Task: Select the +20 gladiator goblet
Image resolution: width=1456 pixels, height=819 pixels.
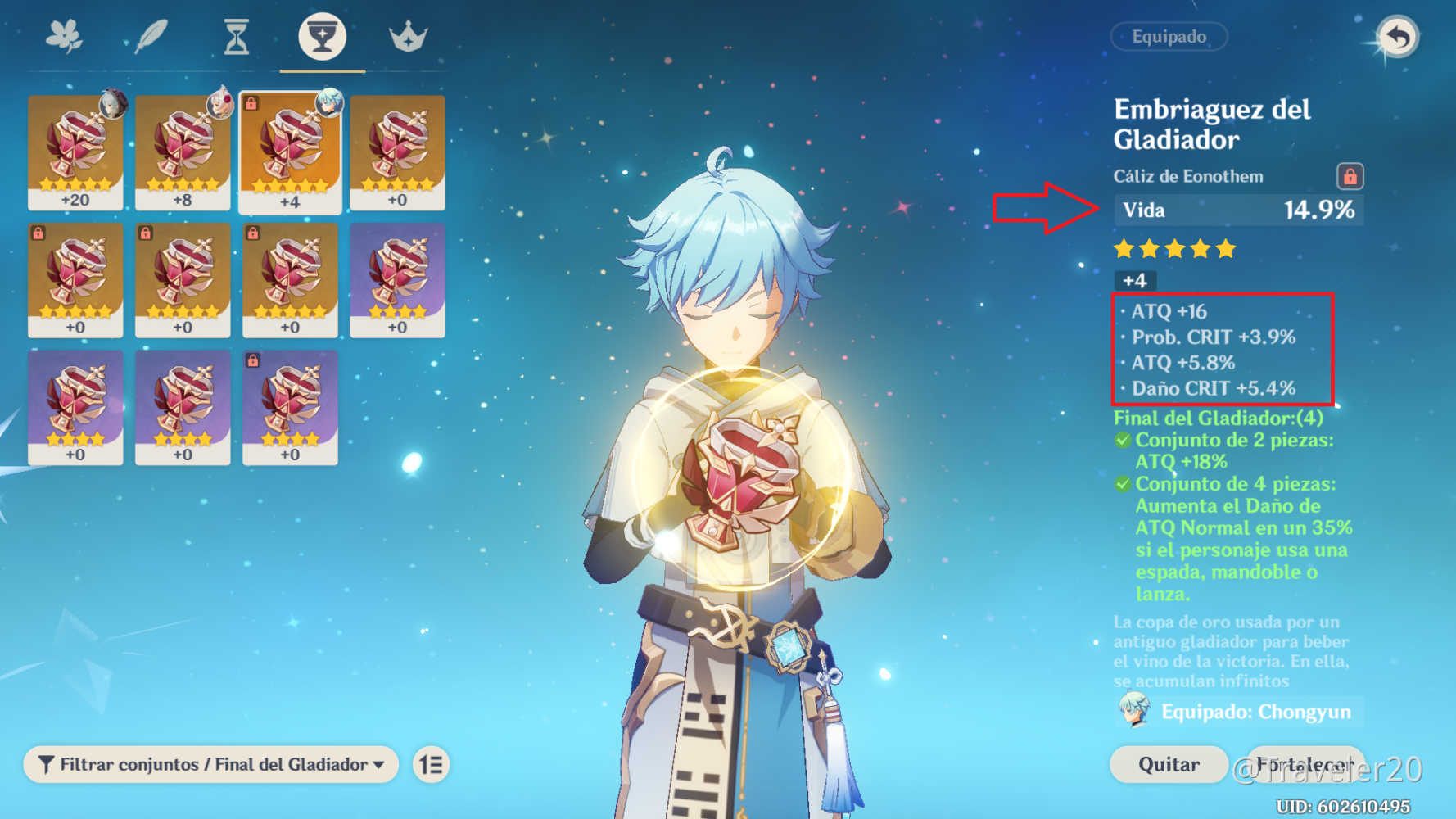Action: pyautogui.click(x=75, y=152)
